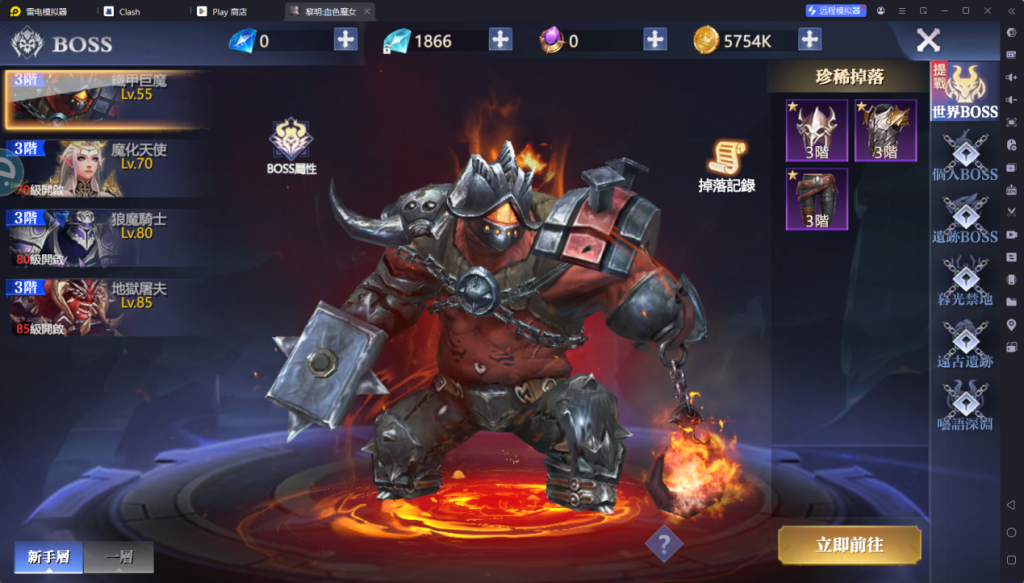Screen dimensions: 1024x583
Task: Click the 立即前往 go now button
Action: [x=850, y=545]
